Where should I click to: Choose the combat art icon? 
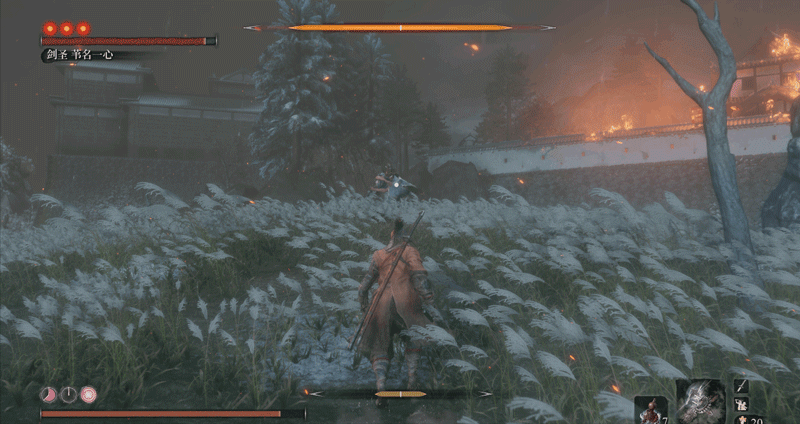point(742,404)
